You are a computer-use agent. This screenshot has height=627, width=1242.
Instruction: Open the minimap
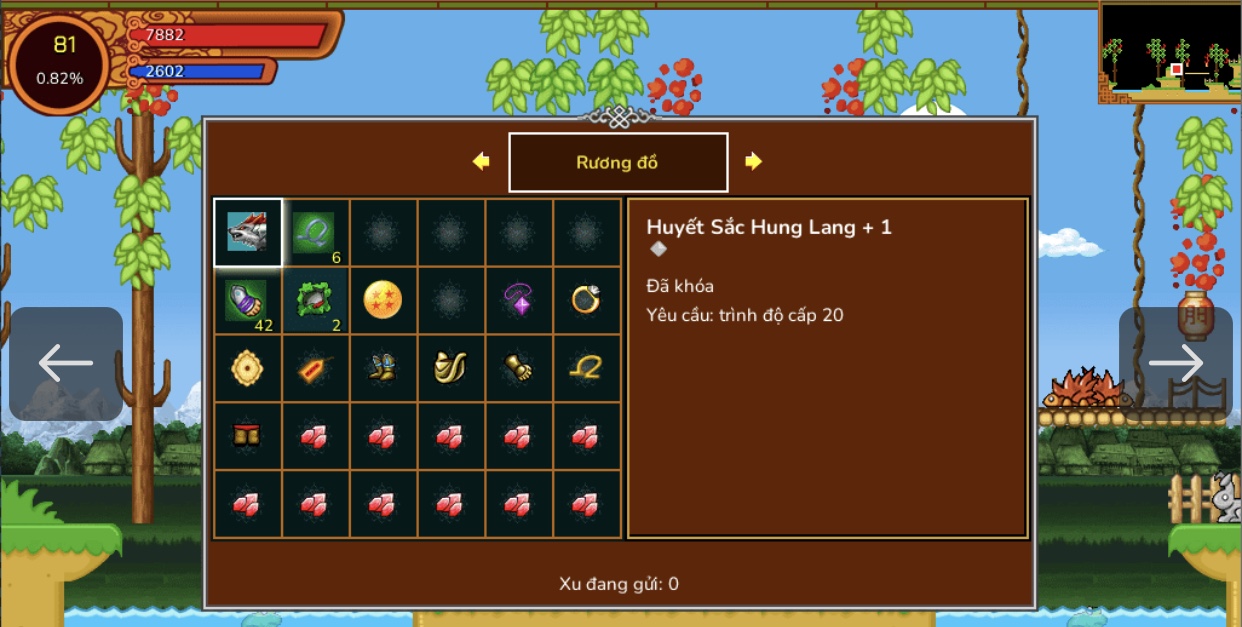click(1170, 50)
